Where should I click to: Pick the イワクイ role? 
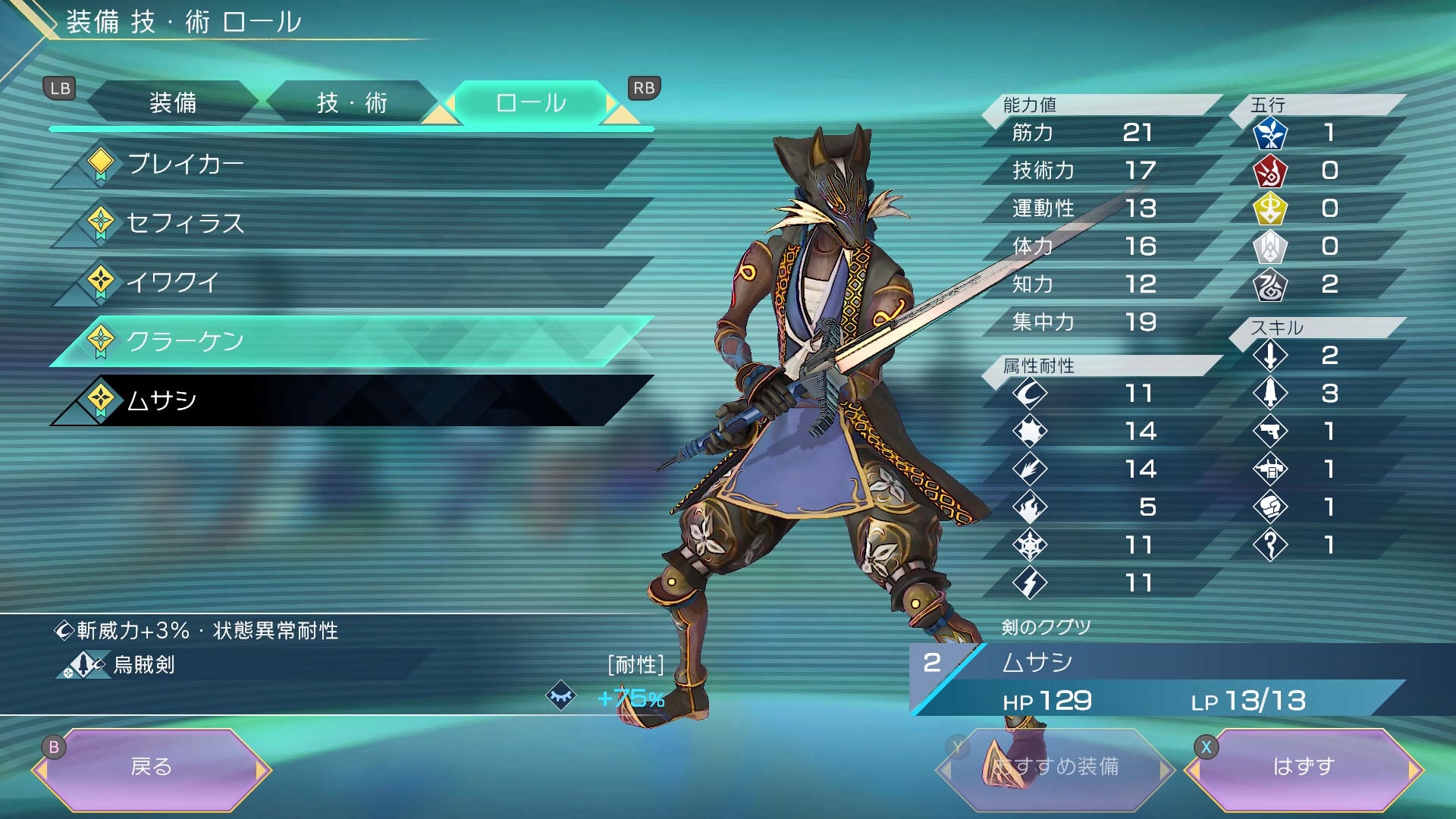point(349,282)
